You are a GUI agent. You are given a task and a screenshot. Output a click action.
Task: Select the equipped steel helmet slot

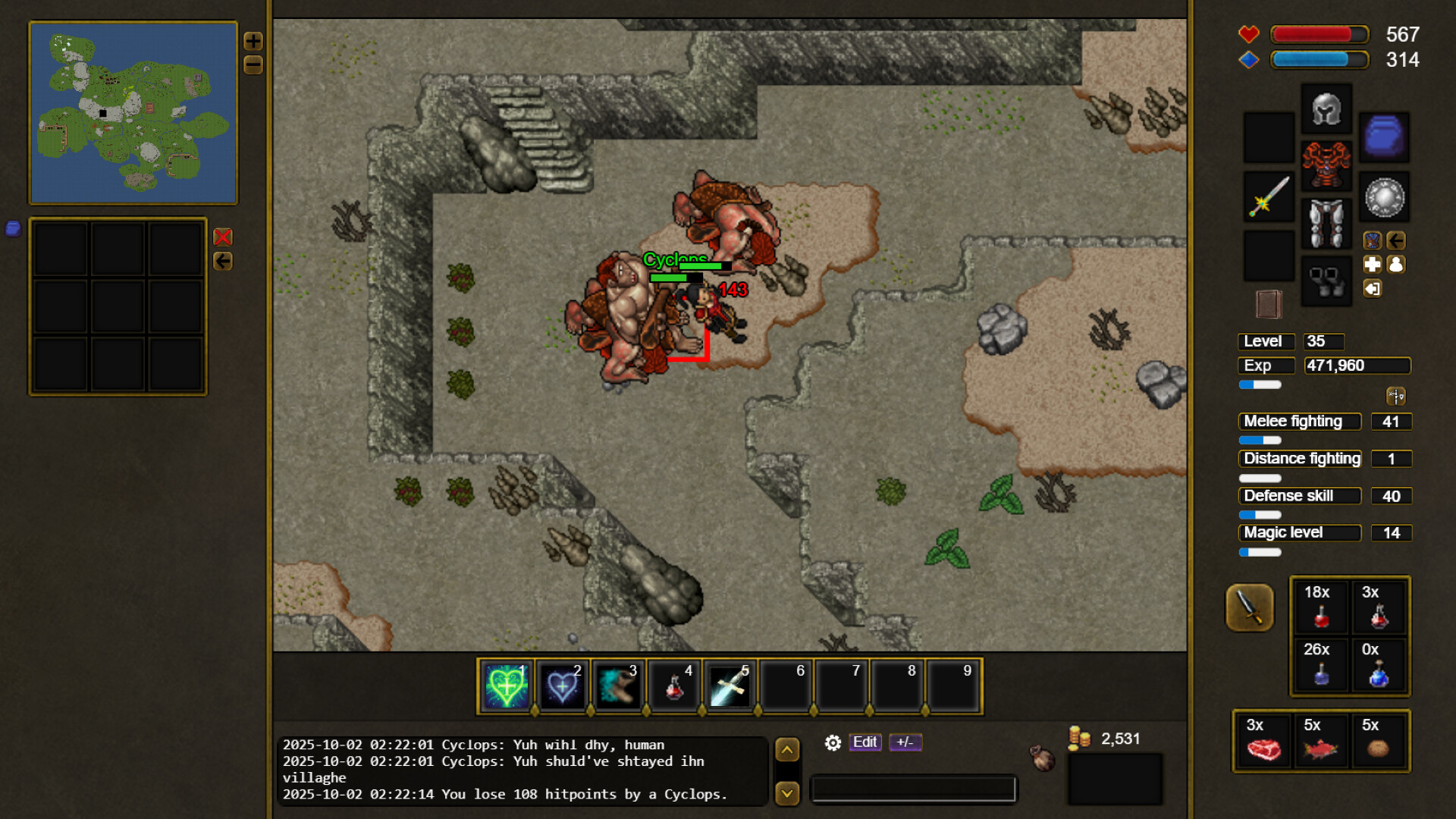[1326, 109]
